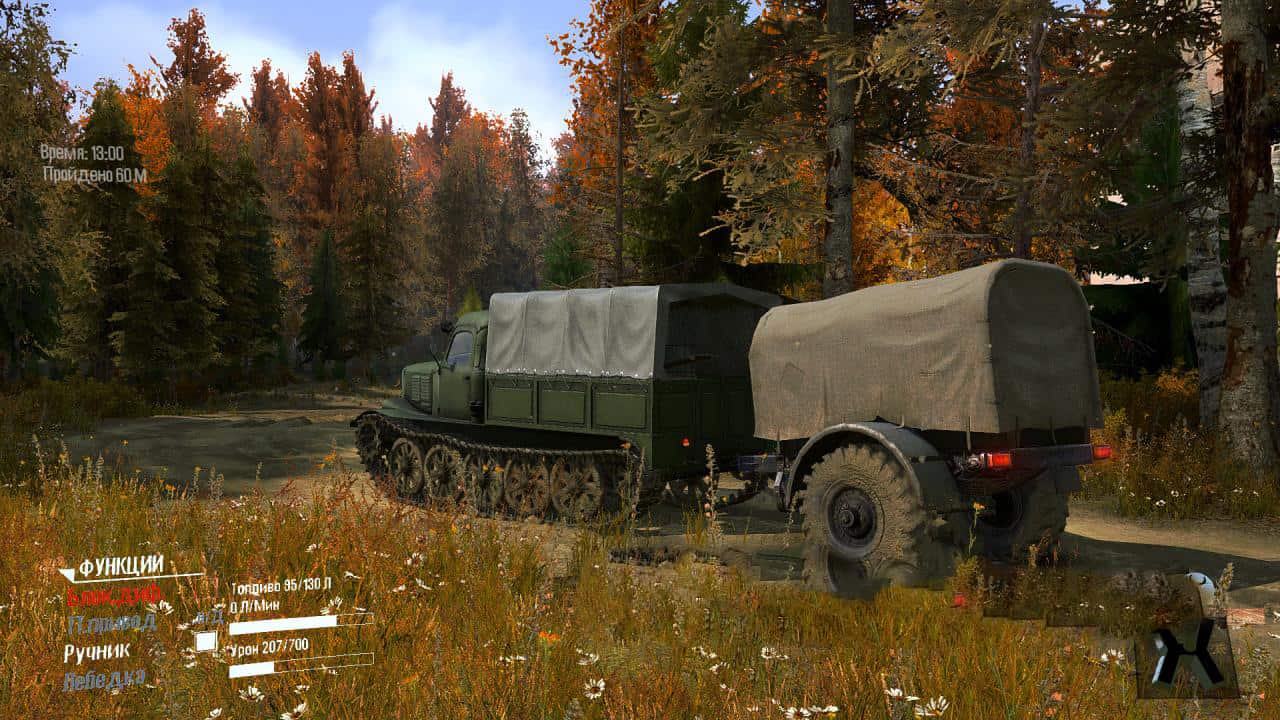The height and width of the screenshot is (720, 1280).
Task: Click the Топливо 95/130 Л fuel label
Action: (x=281, y=584)
